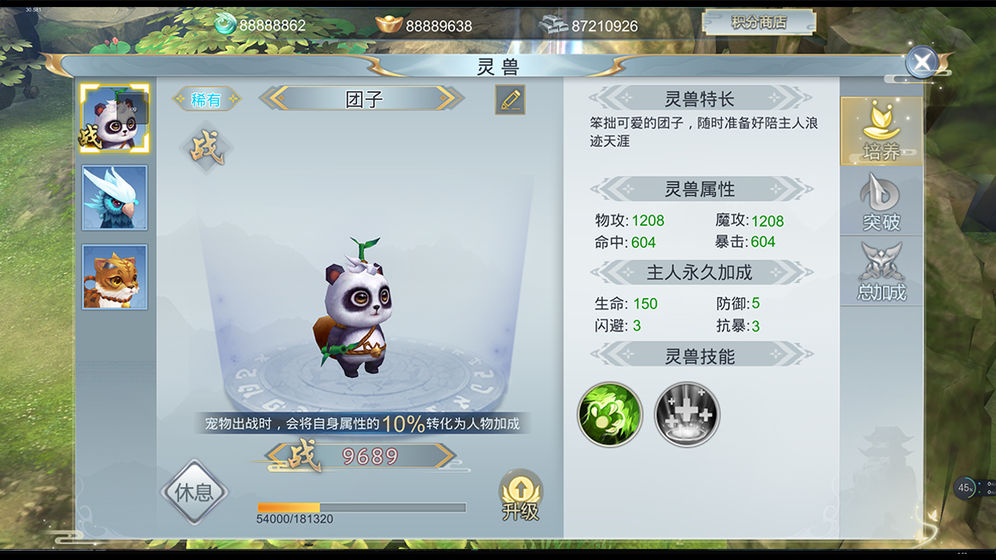Close the 灵兽 pet panel
The height and width of the screenshot is (560, 996).
(921, 62)
